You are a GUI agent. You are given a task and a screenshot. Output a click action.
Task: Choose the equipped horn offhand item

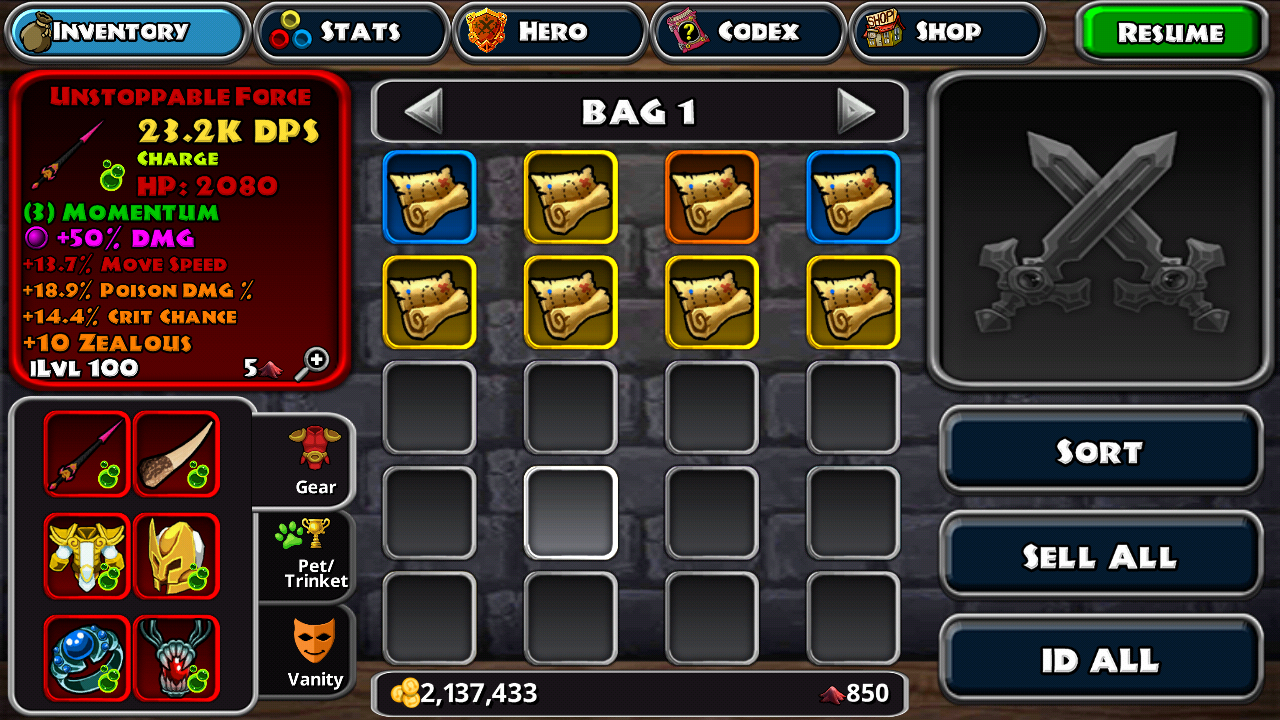pos(176,454)
